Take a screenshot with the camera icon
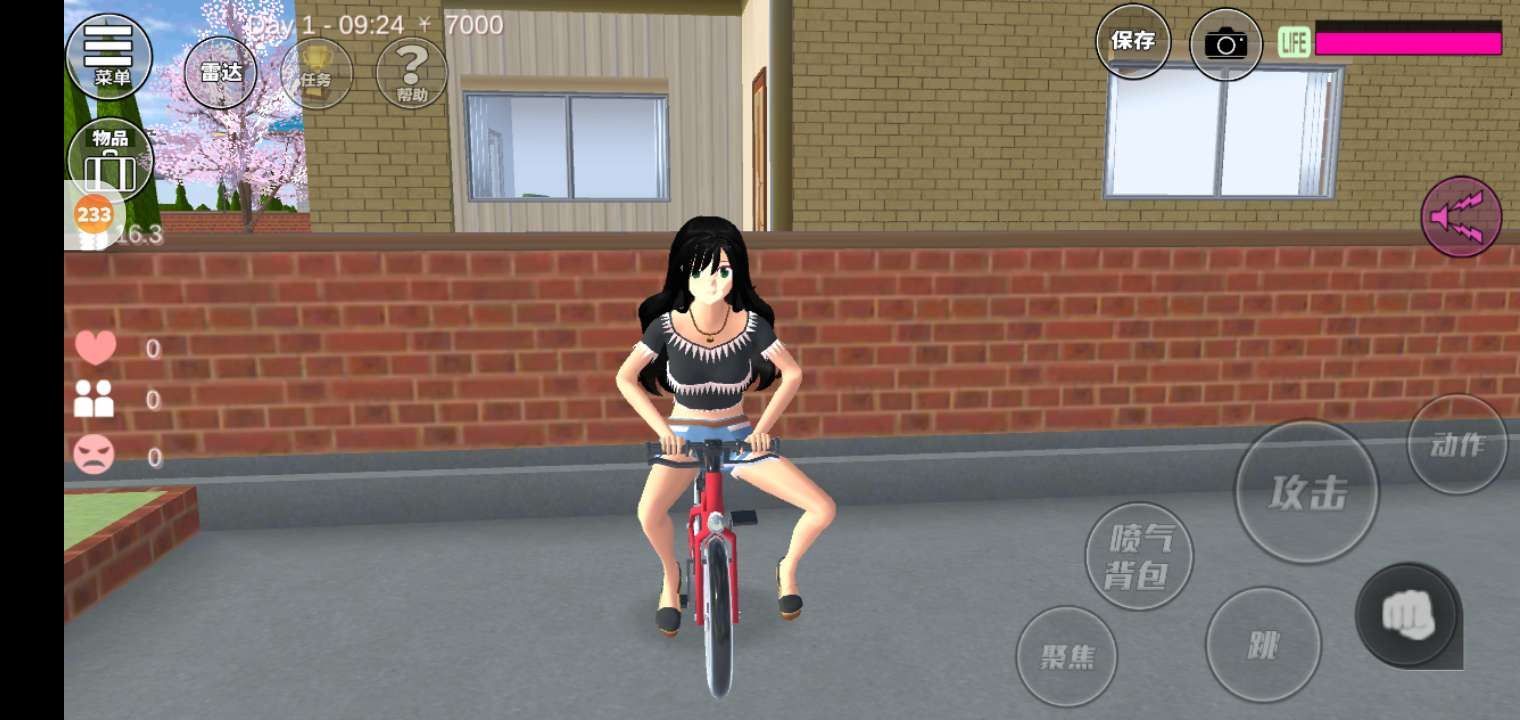This screenshot has width=1520, height=720. 1225,44
